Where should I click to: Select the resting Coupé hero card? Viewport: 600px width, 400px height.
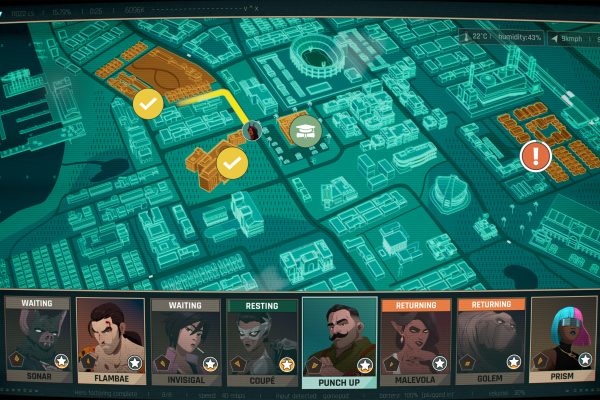point(262,340)
